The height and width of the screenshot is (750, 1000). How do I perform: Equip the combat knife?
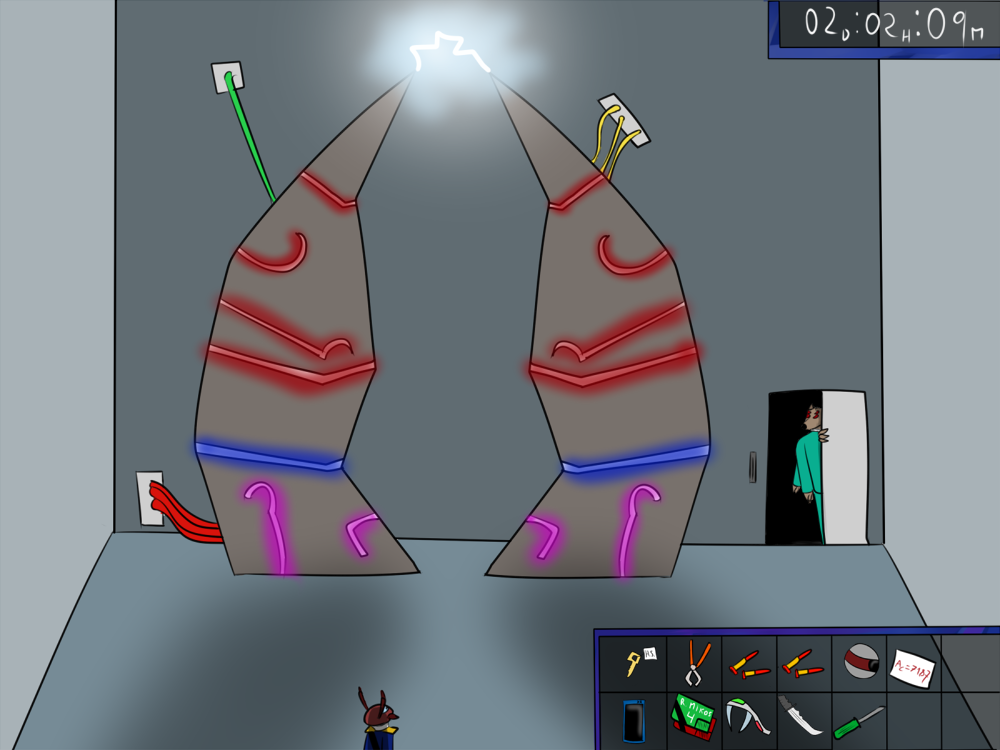(803, 717)
